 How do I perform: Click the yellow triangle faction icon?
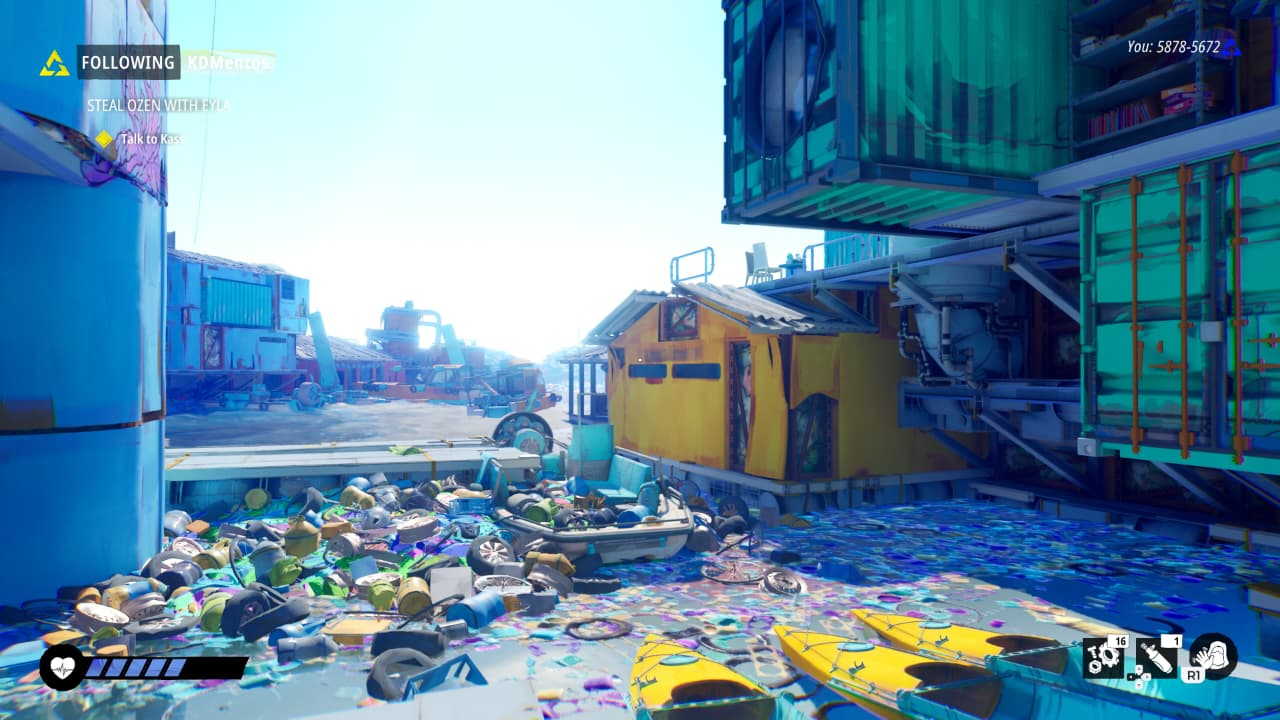pyautogui.click(x=54, y=64)
